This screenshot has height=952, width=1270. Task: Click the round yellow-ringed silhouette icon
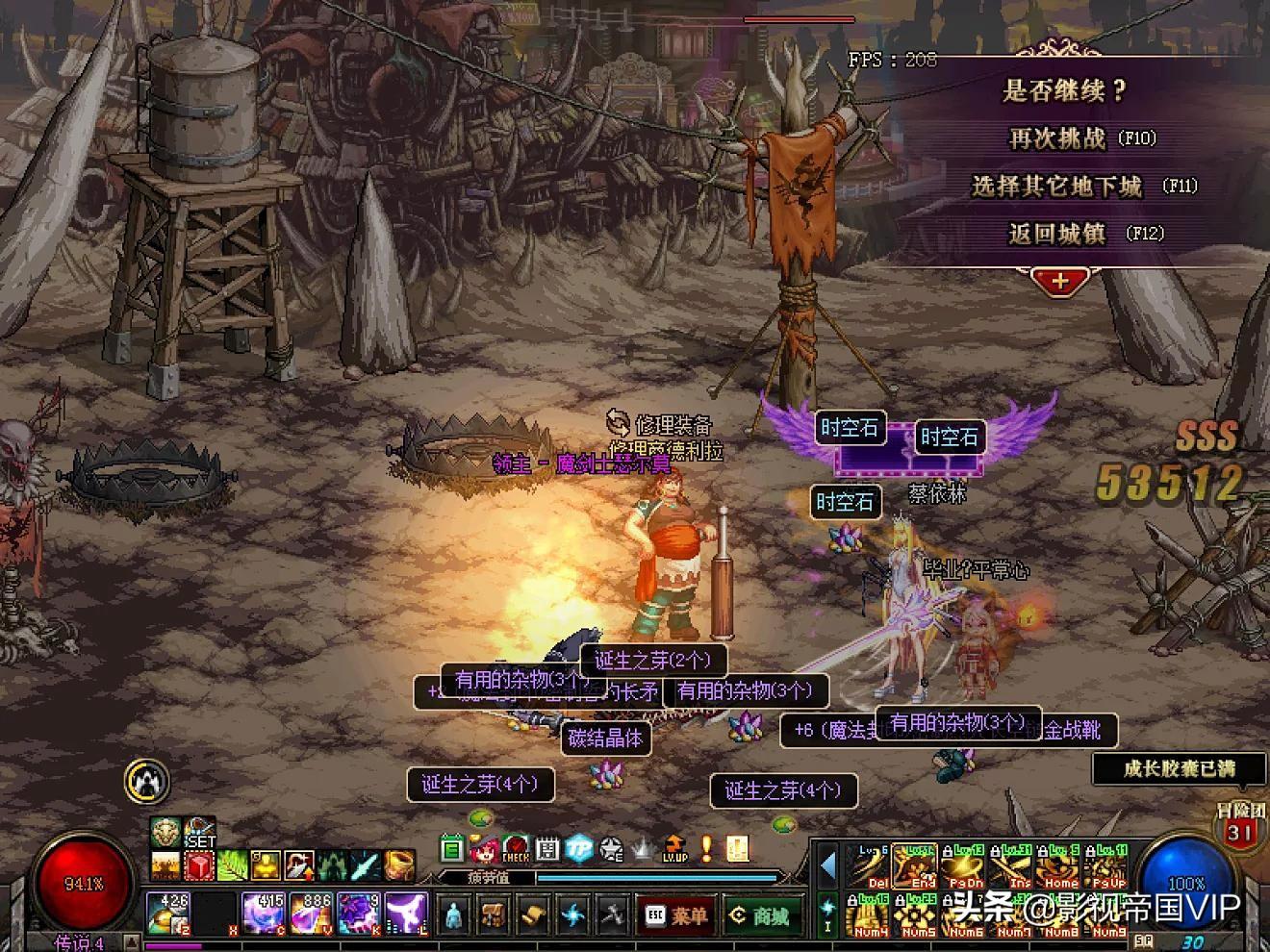147,780
